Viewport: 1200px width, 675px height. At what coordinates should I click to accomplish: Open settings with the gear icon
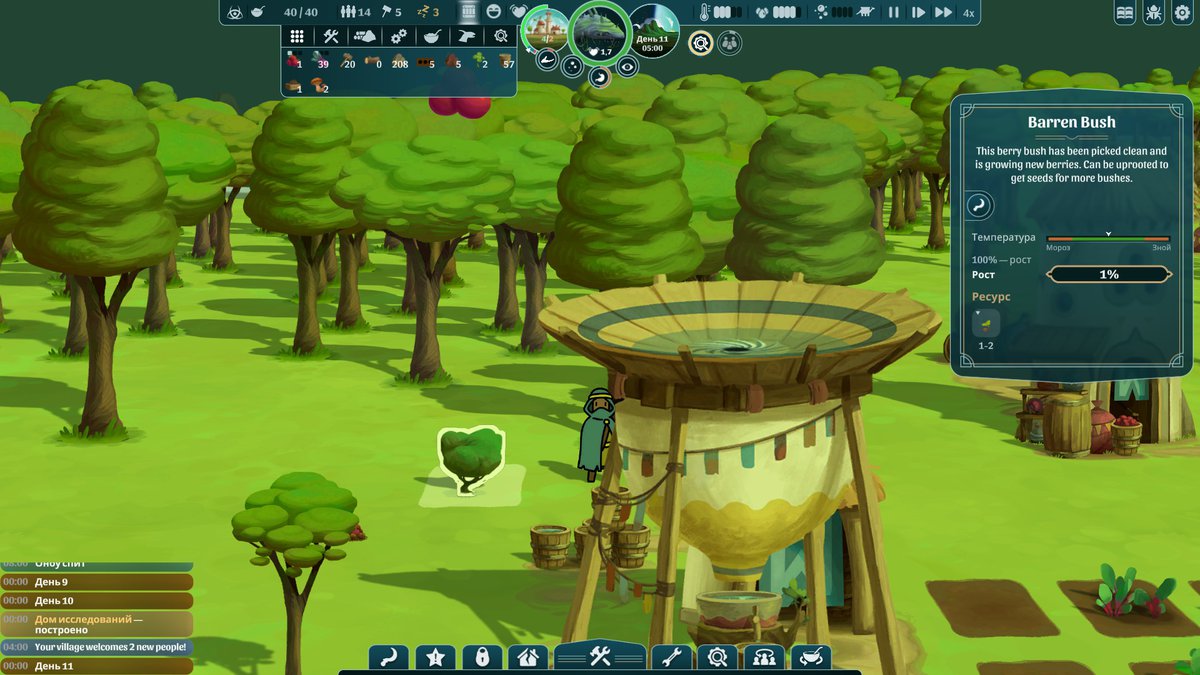(1181, 13)
